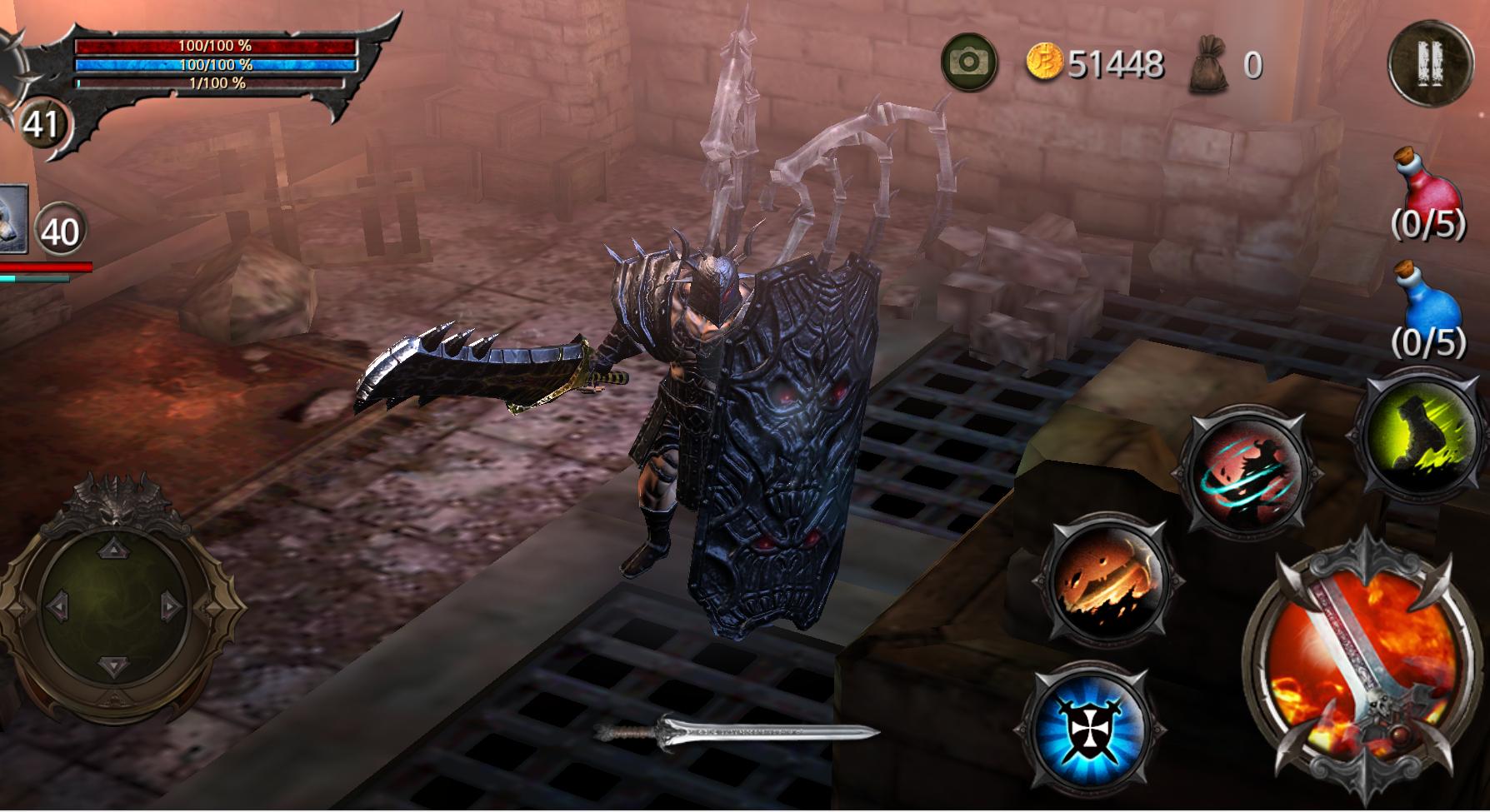Tap the camera screenshot icon
The image size is (1490, 812).
click(x=969, y=60)
